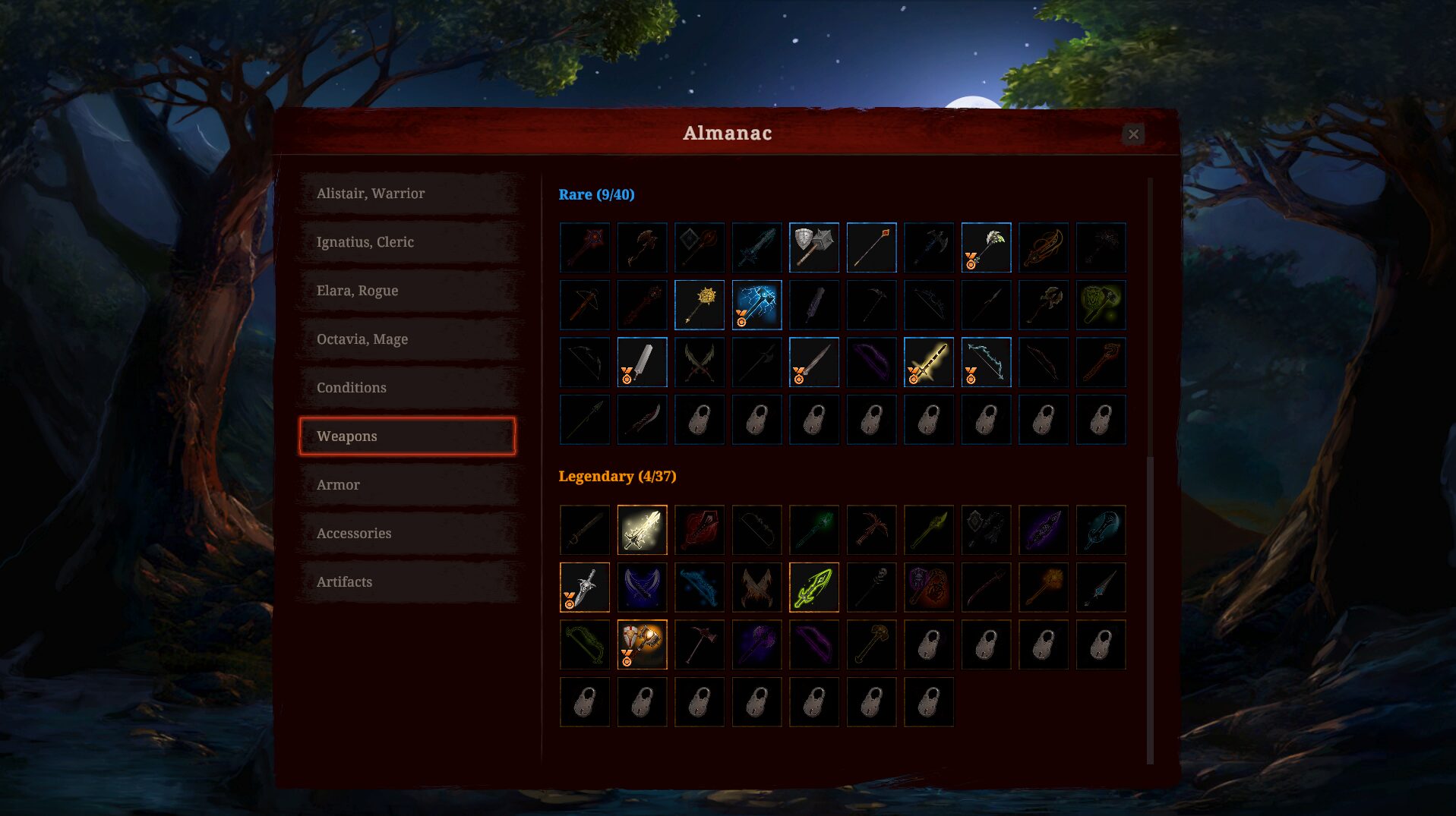Open the legendary crusader shield and hammer
The height and width of the screenshot is (816, 1456).
(x=642, y=645)
